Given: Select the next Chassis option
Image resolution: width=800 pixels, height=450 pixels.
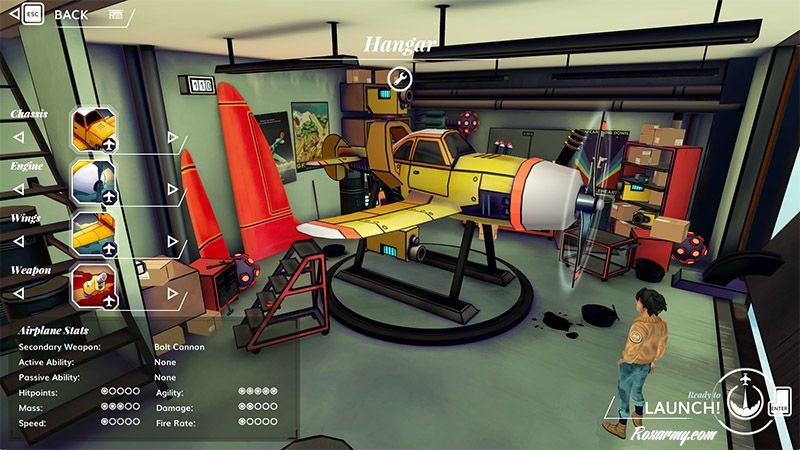Looking at the screenshot, I should pos(172,137).
